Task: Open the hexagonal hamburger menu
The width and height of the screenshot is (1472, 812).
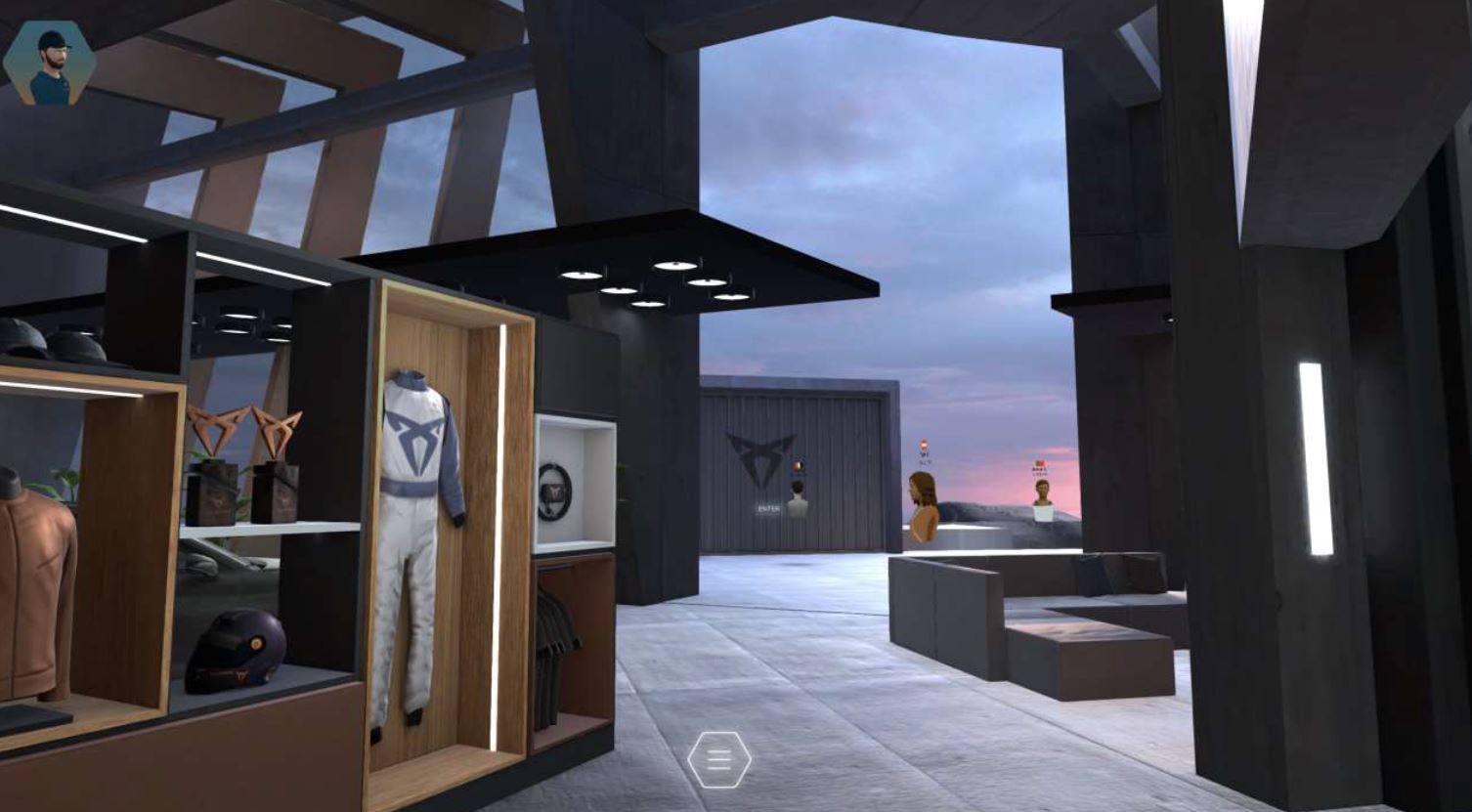Action: pos(720,758)
